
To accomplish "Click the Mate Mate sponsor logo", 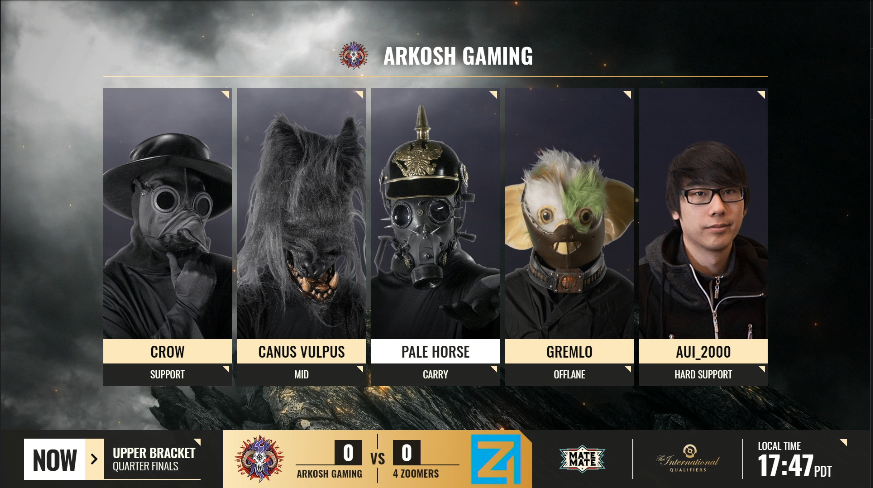I will pos(582,460).
